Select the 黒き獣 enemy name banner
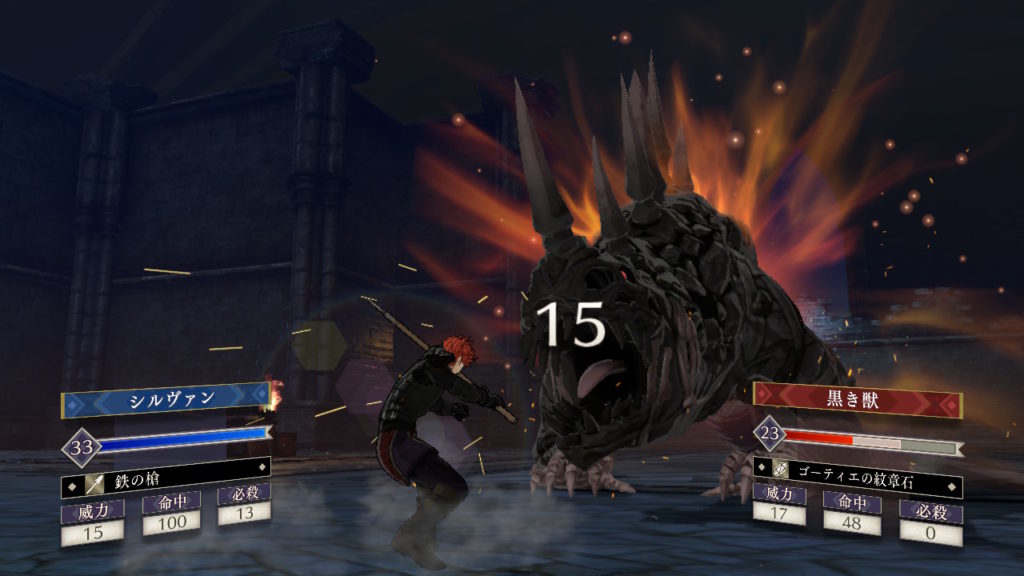 857,398
